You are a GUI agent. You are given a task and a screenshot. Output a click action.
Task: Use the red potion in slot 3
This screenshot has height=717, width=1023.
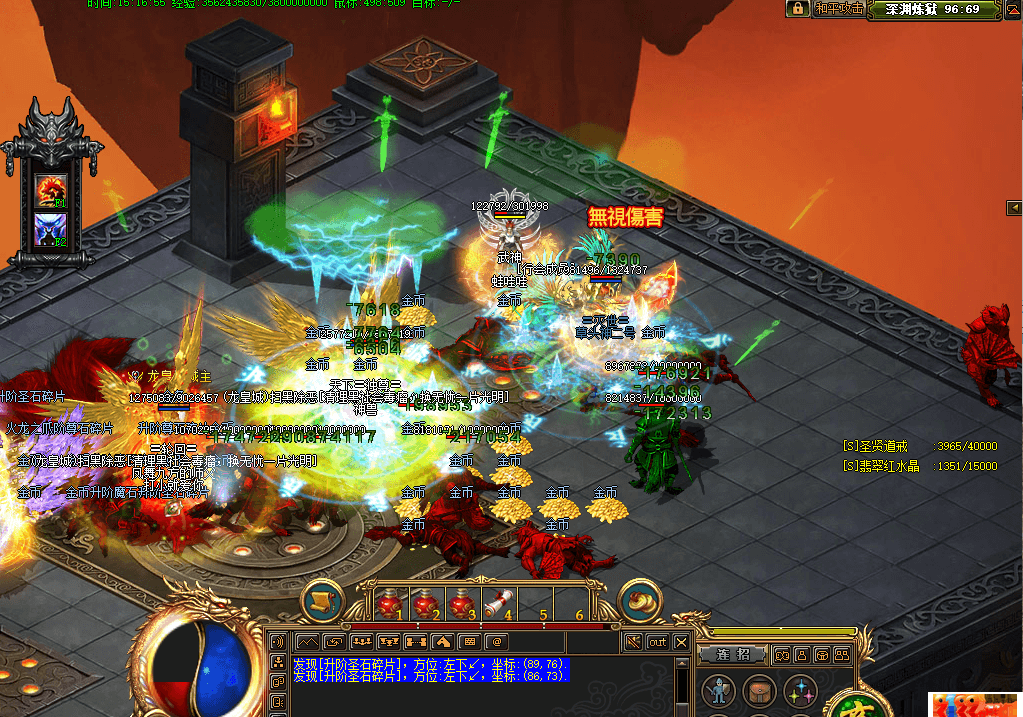(x=461, y=604)
